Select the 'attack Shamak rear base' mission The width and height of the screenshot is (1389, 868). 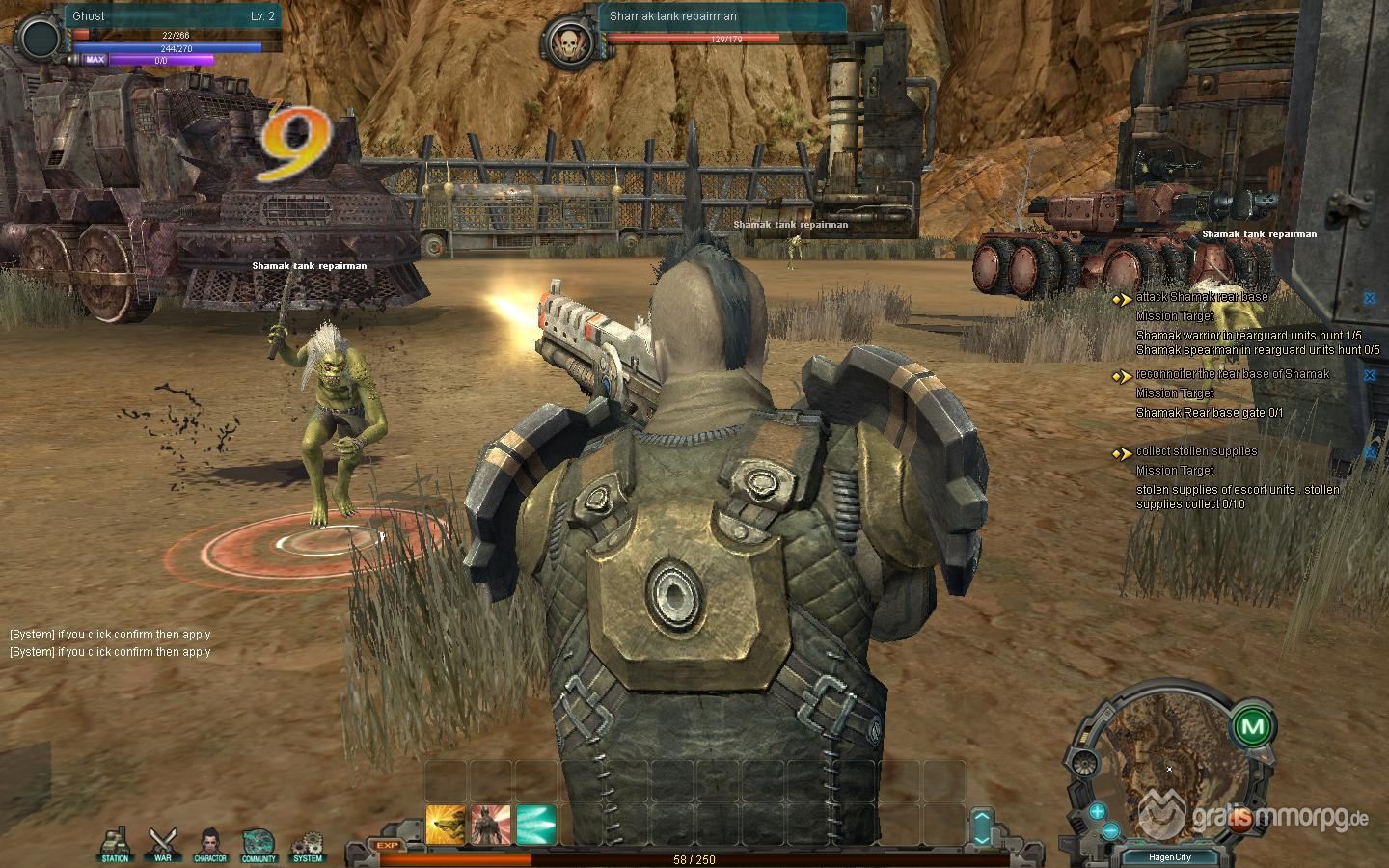1201,297
